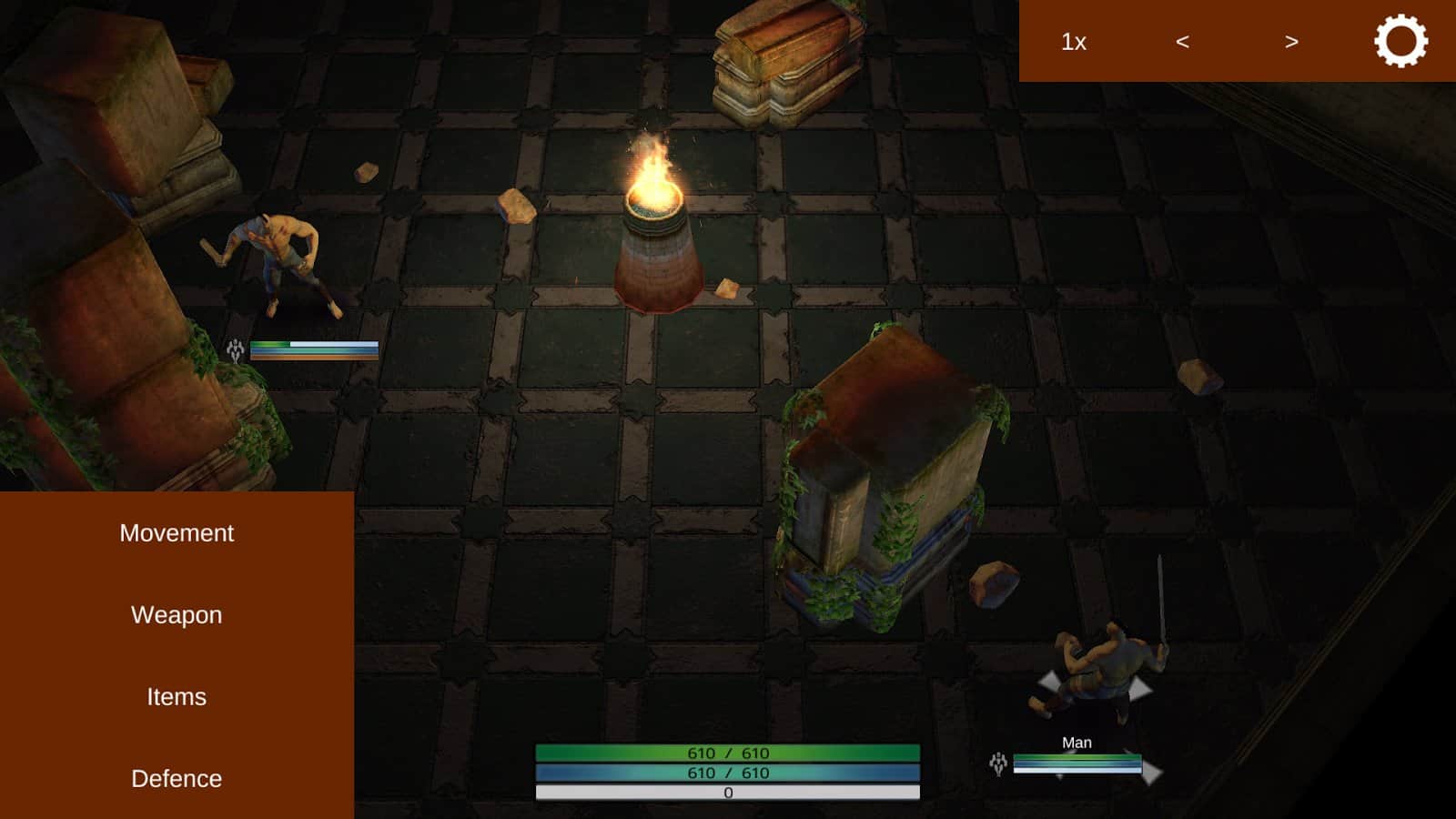Choose the Defence command
This screenshot has width=1456, height=819.
pyautogui.click(x=177, y=779)
